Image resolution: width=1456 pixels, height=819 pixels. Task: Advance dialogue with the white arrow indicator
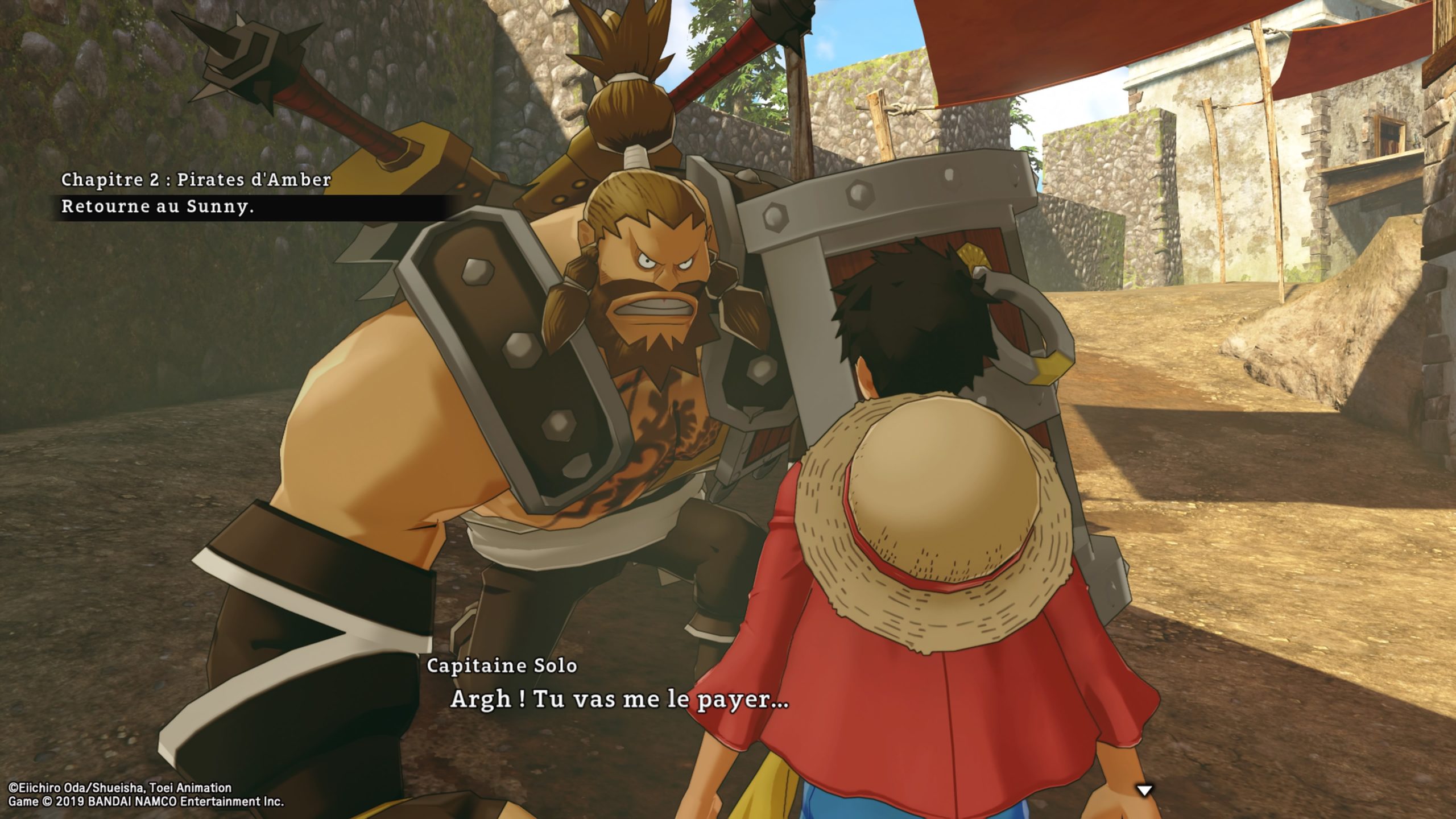[1144, 790]
